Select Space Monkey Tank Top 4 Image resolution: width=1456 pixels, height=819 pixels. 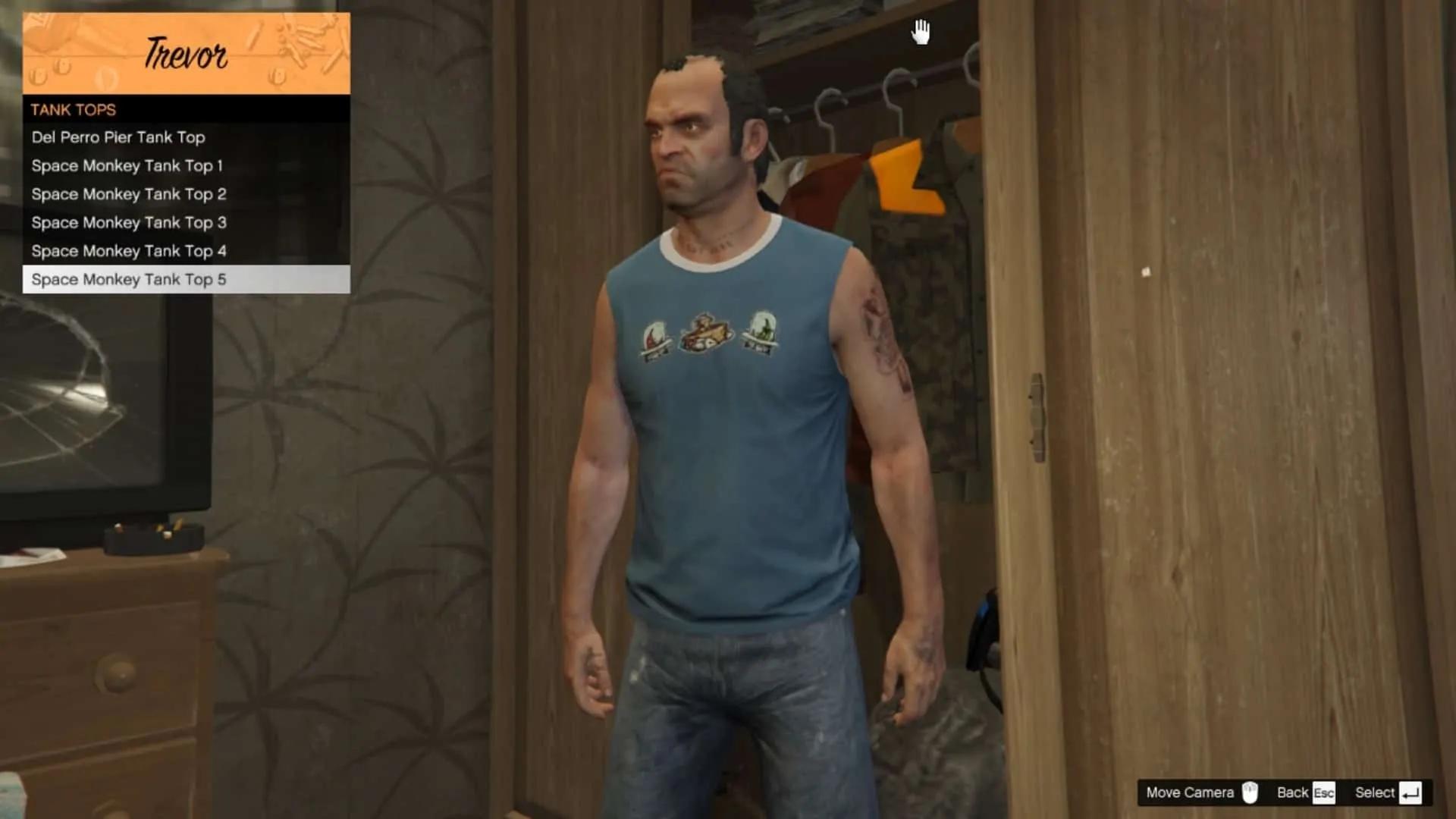[x=127, y=251]
